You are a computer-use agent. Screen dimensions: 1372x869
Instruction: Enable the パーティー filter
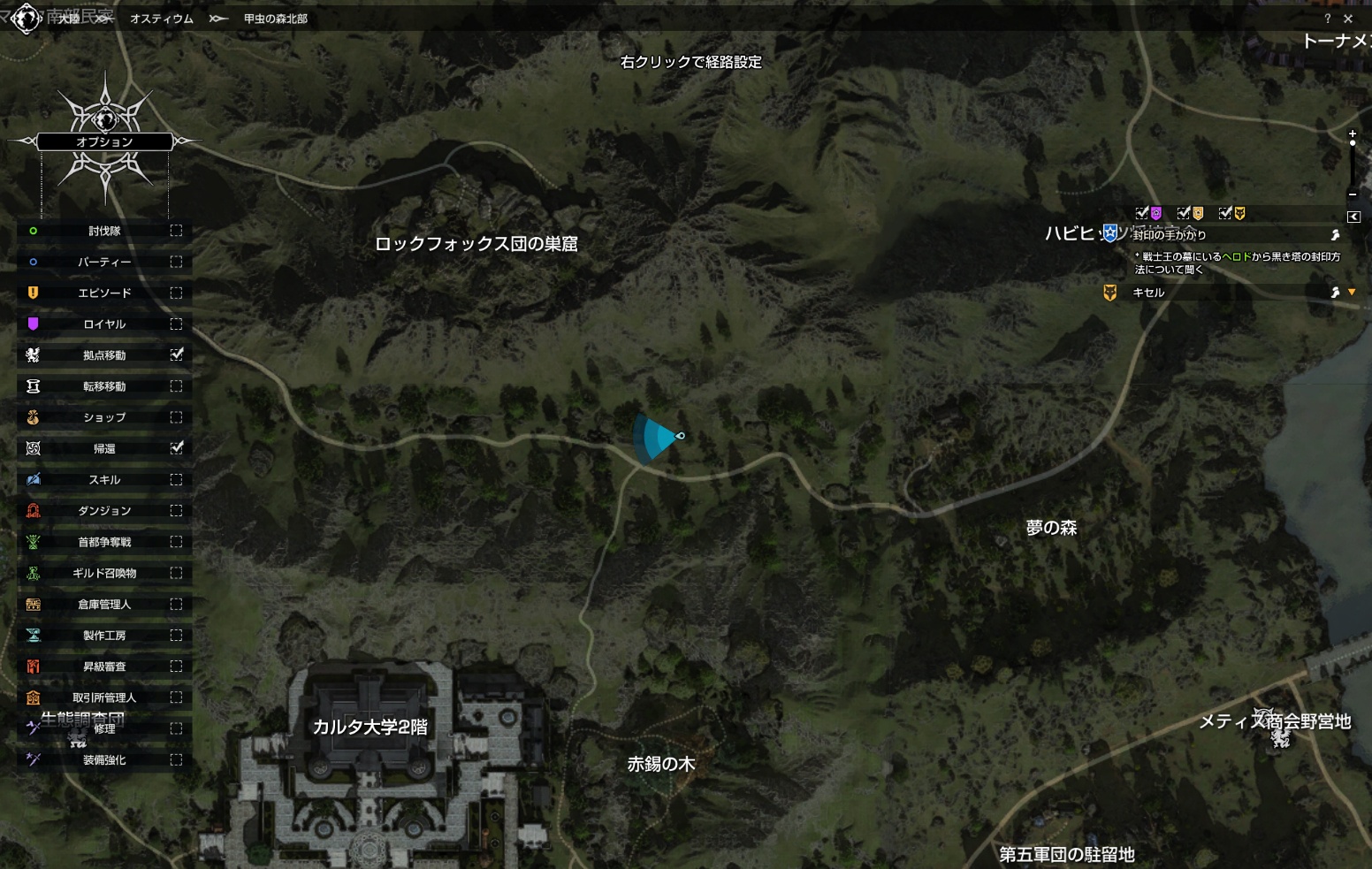(x=176, y=262)
